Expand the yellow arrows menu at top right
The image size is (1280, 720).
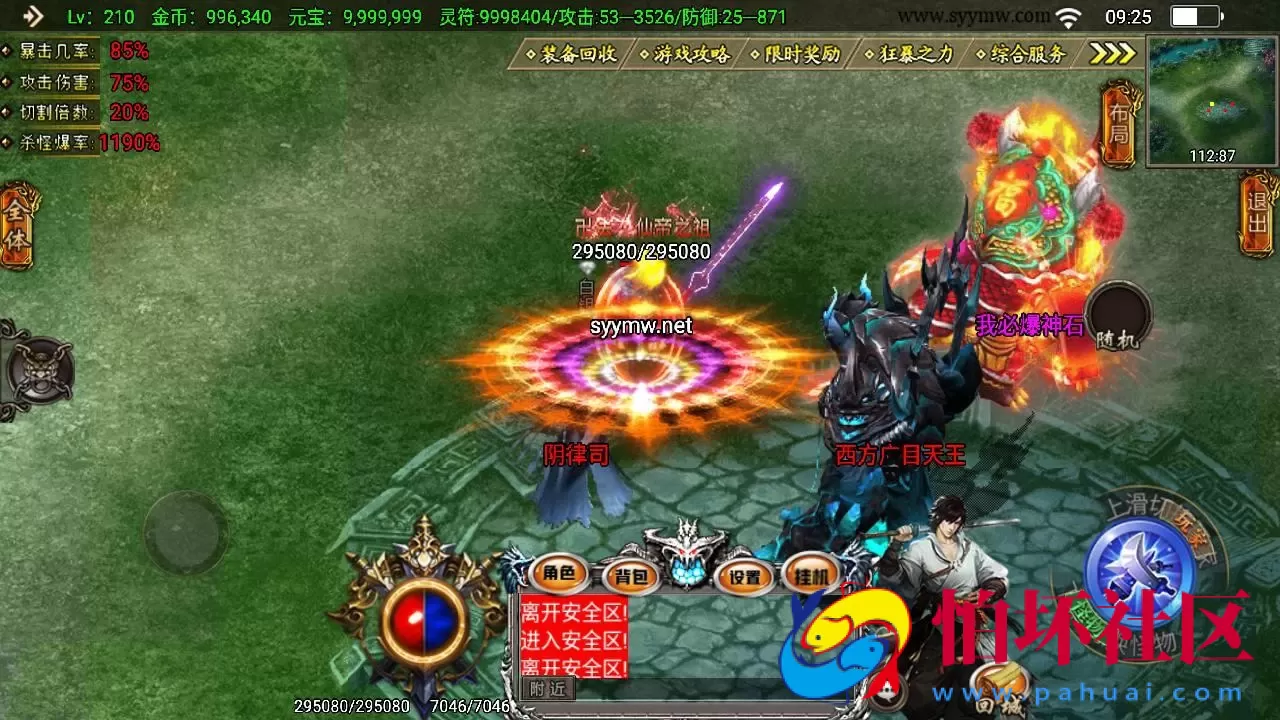tap(1110, 53)
